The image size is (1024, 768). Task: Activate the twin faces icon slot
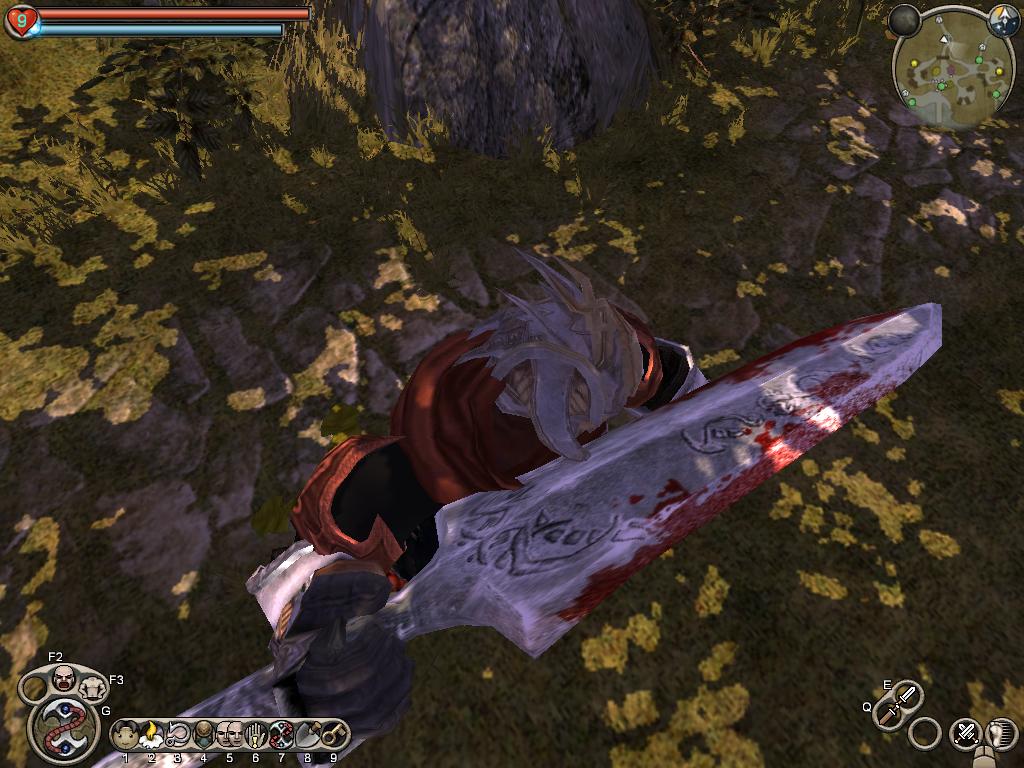pos(229,736)
